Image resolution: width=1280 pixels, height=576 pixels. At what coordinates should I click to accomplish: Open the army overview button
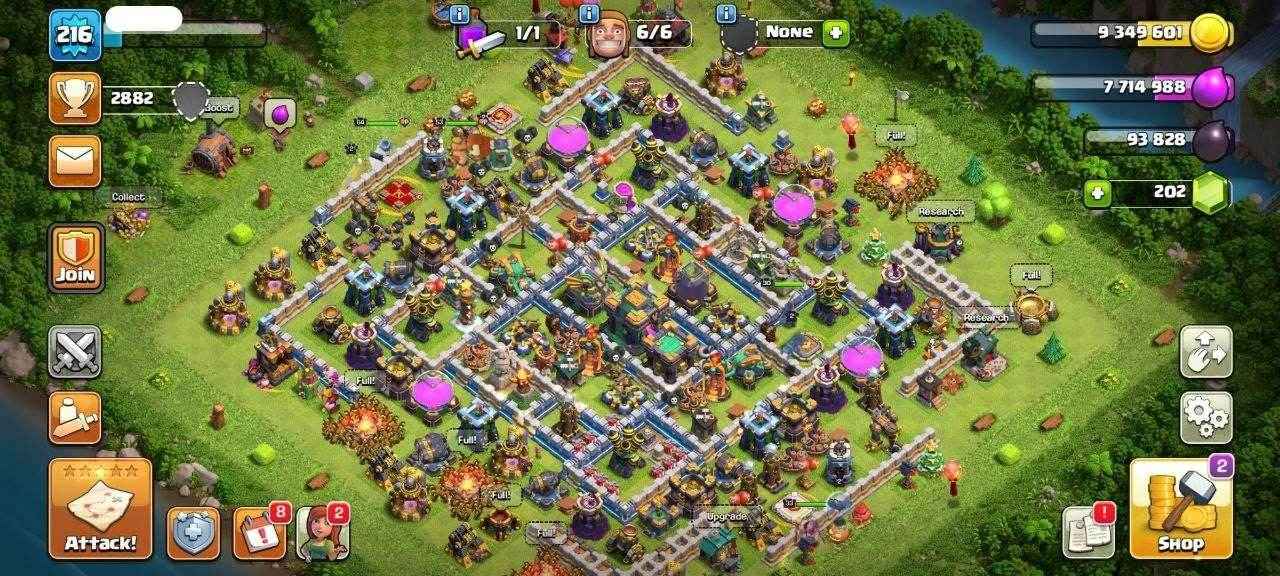pos(75,416)
